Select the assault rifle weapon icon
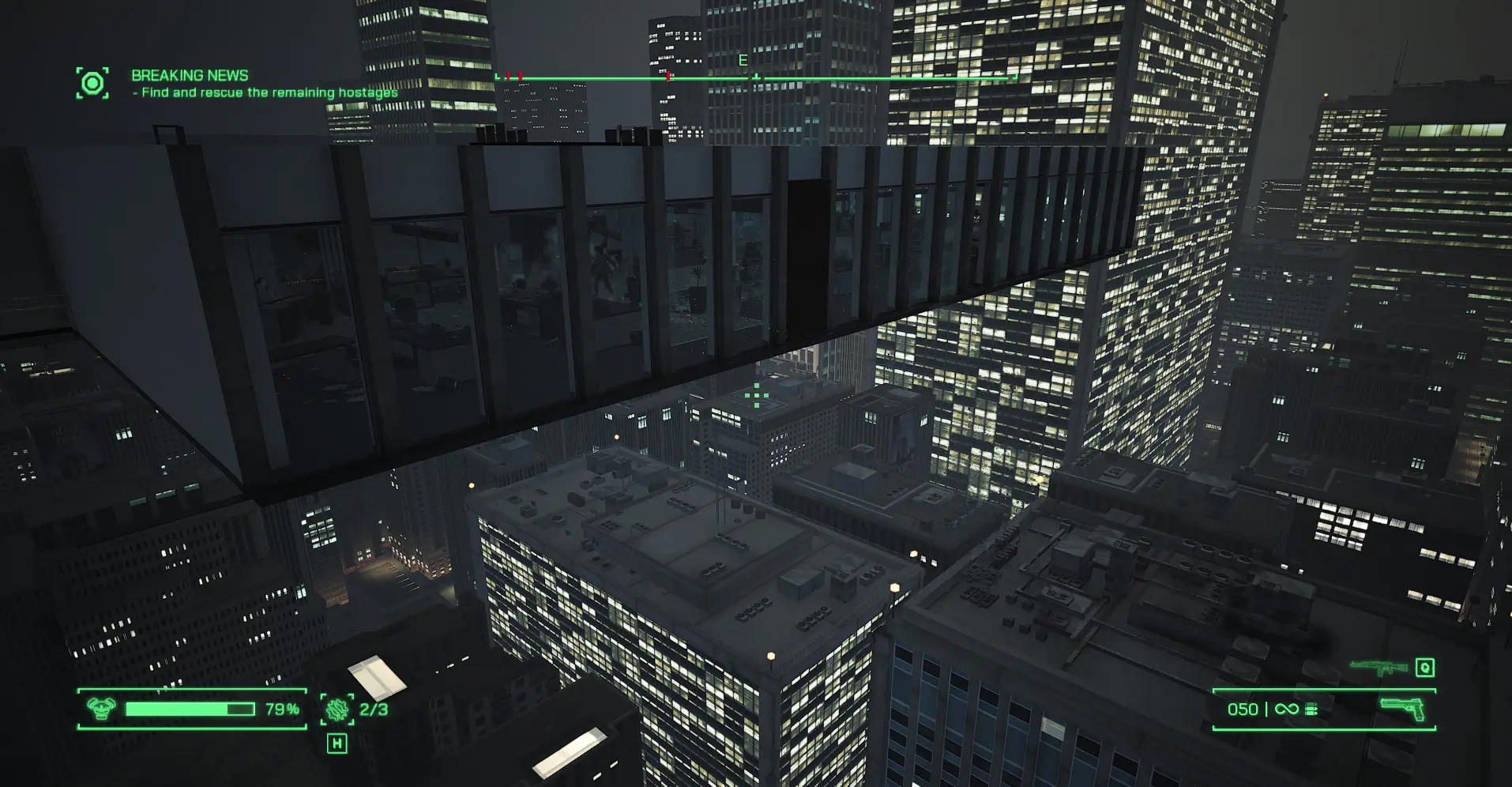Viewport: 1512px width, 787px height. coord(1378,668)
